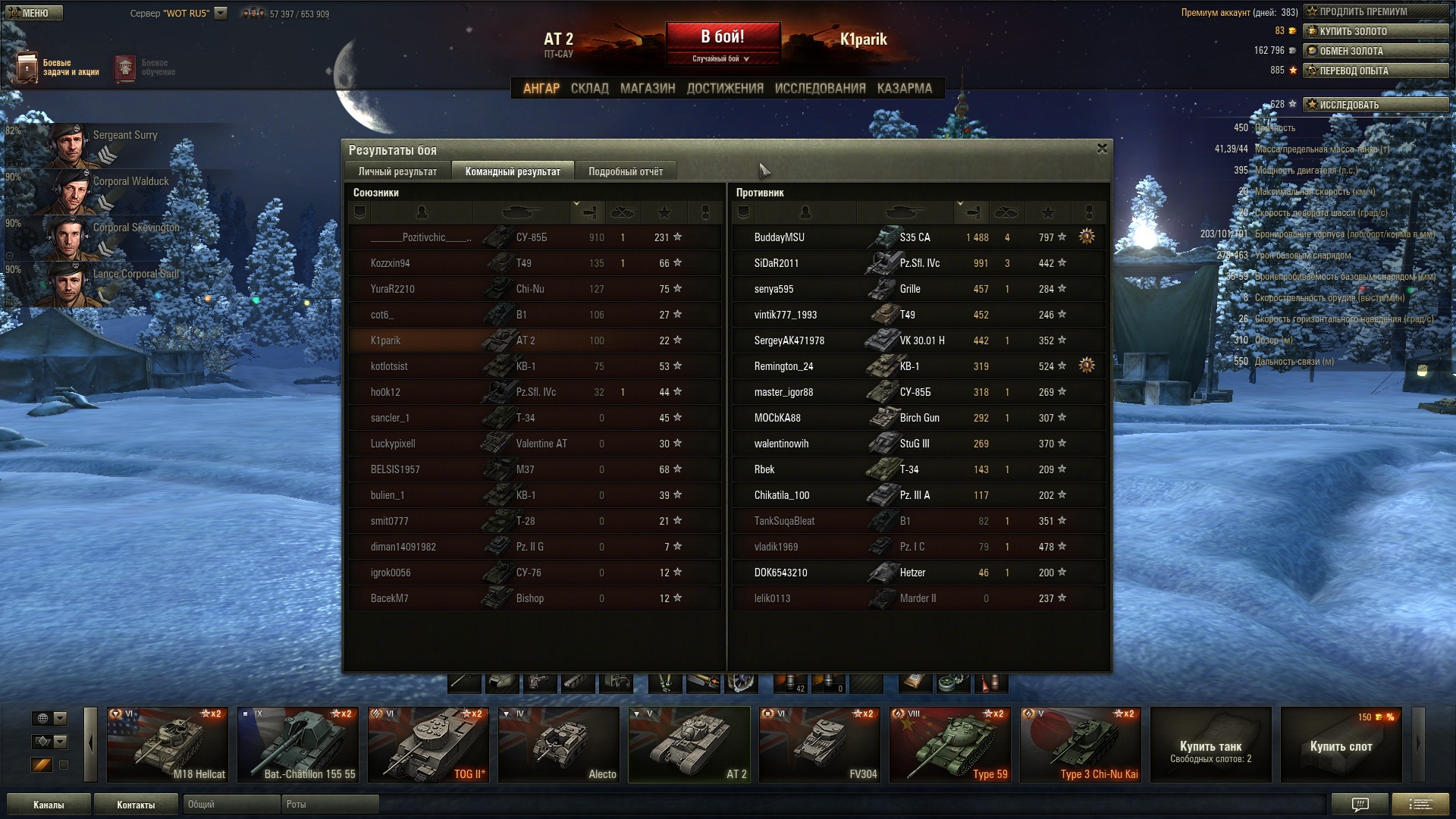Screen dimensions: 1456x819
Task: Open the МЕНЮ button
Action: 34,13
